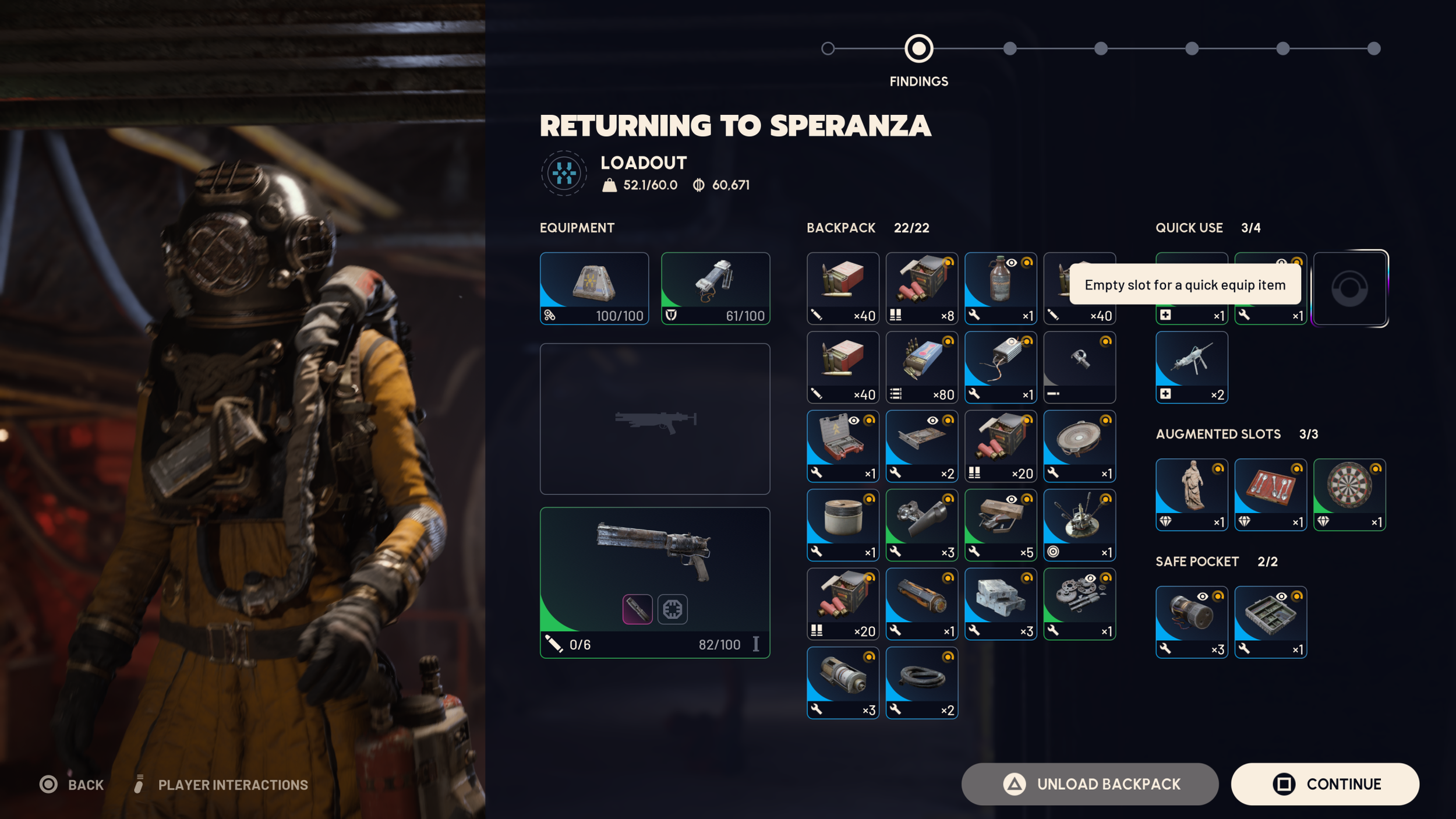This screenshot has width=1456, height=819.
Task: Select the compartment tray in safe pocket
Action: (x=1270, y=622)
